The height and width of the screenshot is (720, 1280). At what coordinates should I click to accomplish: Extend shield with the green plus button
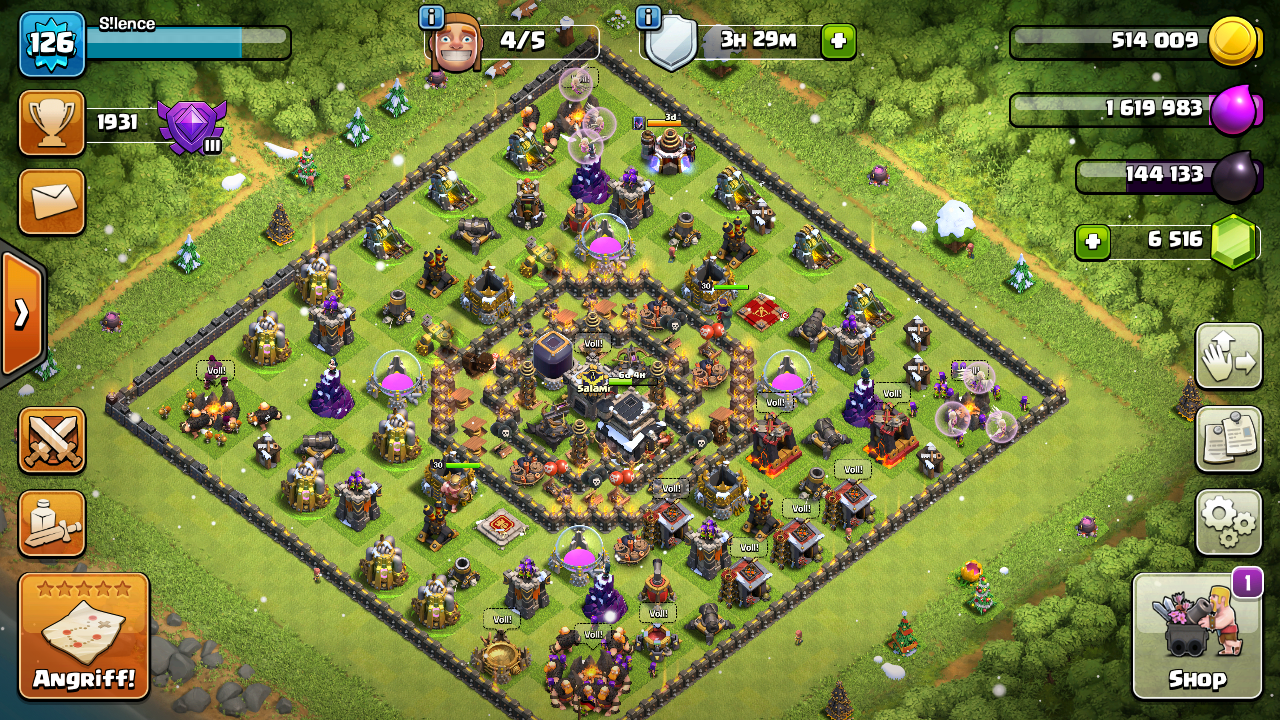(838, 42)
